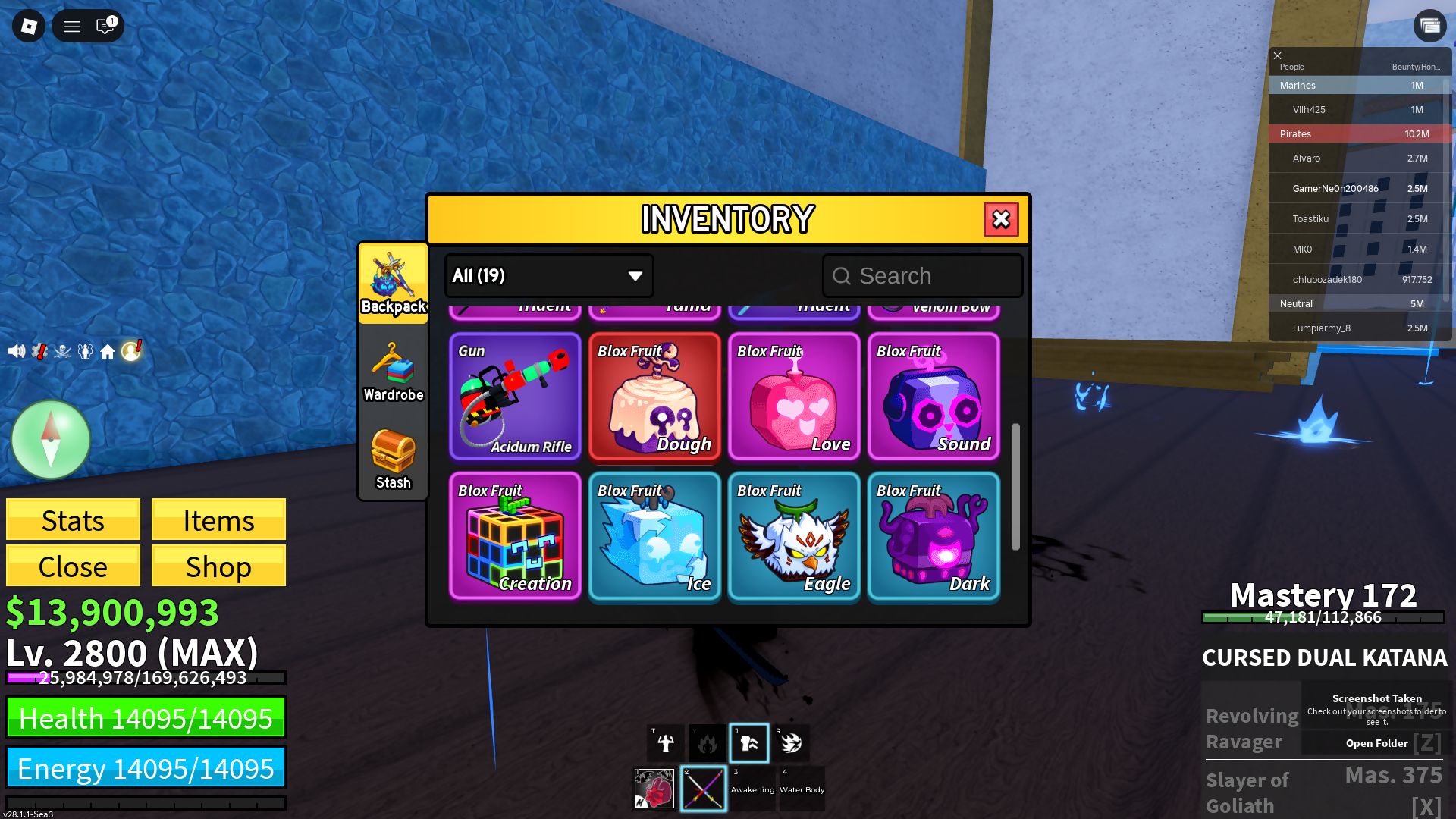Click the yellow Close button
The image size is (1456, 819).
click(73, 566)
